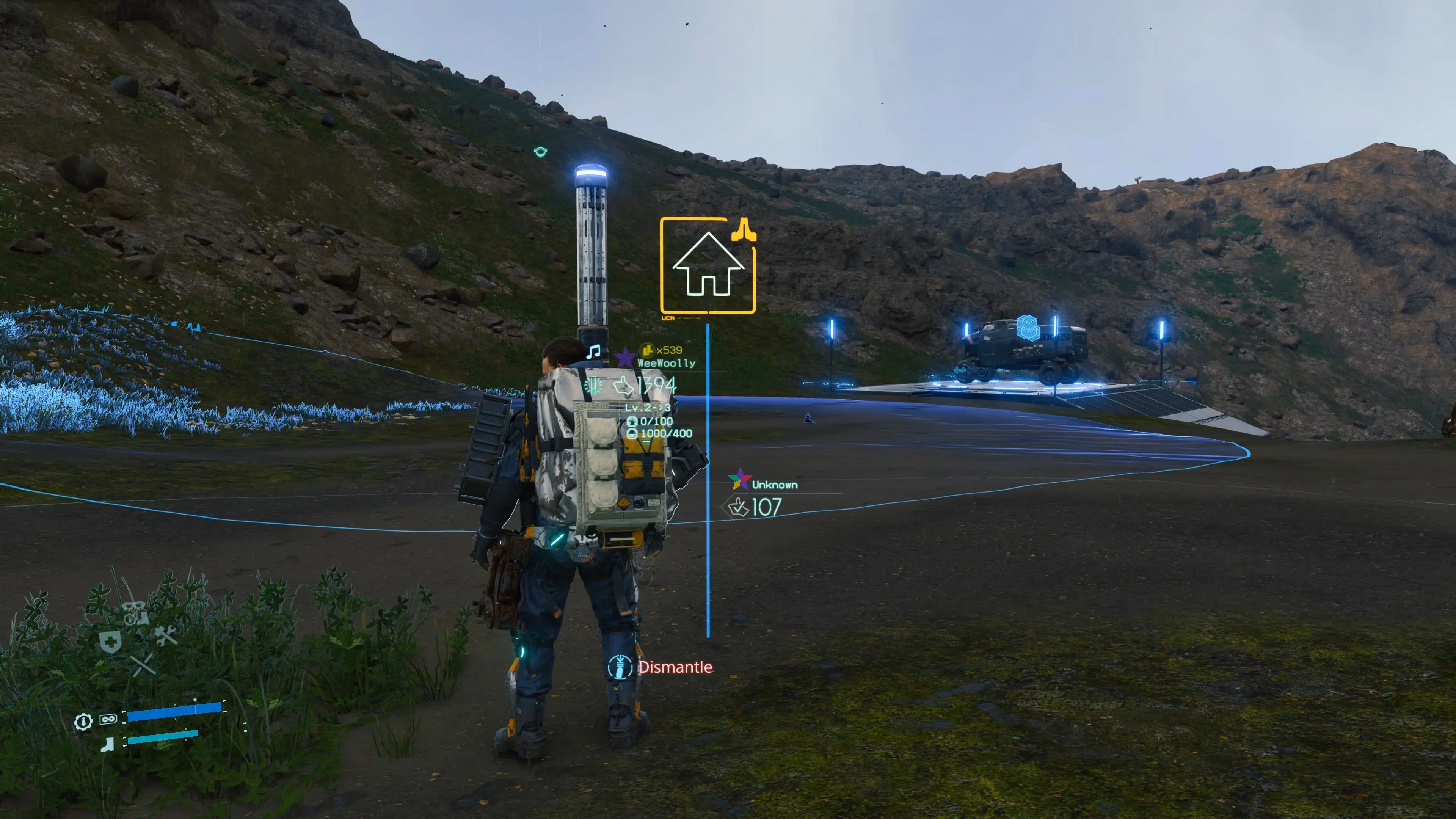The width and height of the screenshot is (1456, 819).
Task: Select the yellow safe house marker icon
Action: 708,265
